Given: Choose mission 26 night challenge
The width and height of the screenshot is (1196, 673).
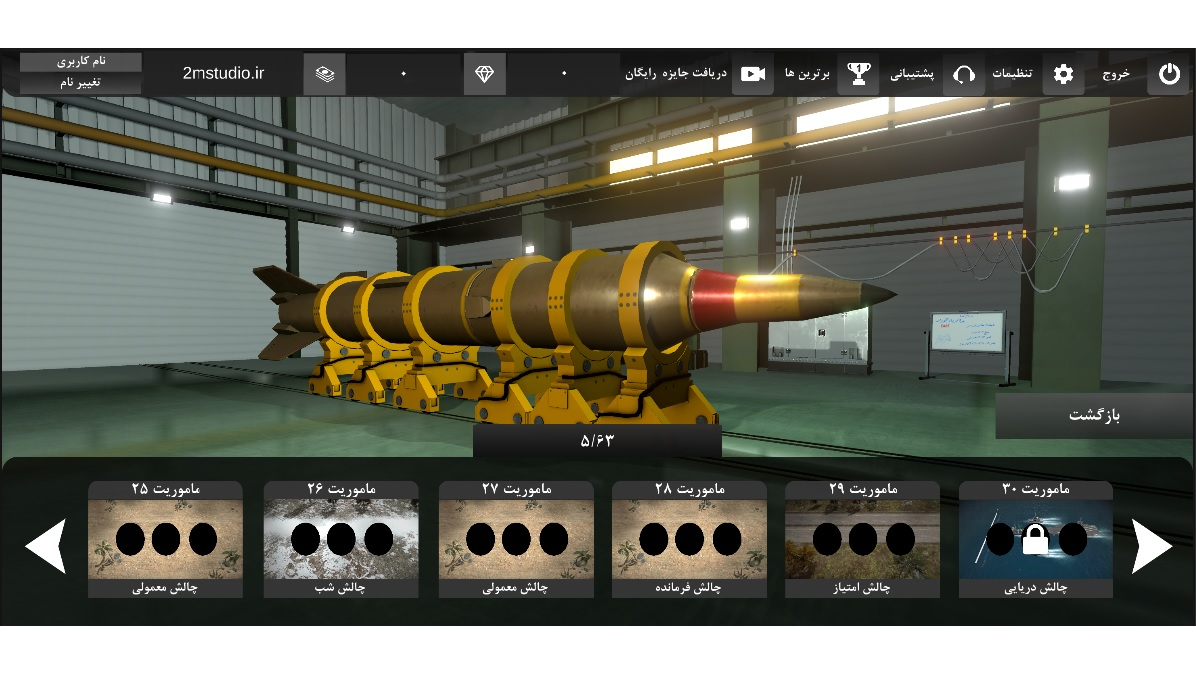Looking at the screenshot, I should click(x=341, y=540).
